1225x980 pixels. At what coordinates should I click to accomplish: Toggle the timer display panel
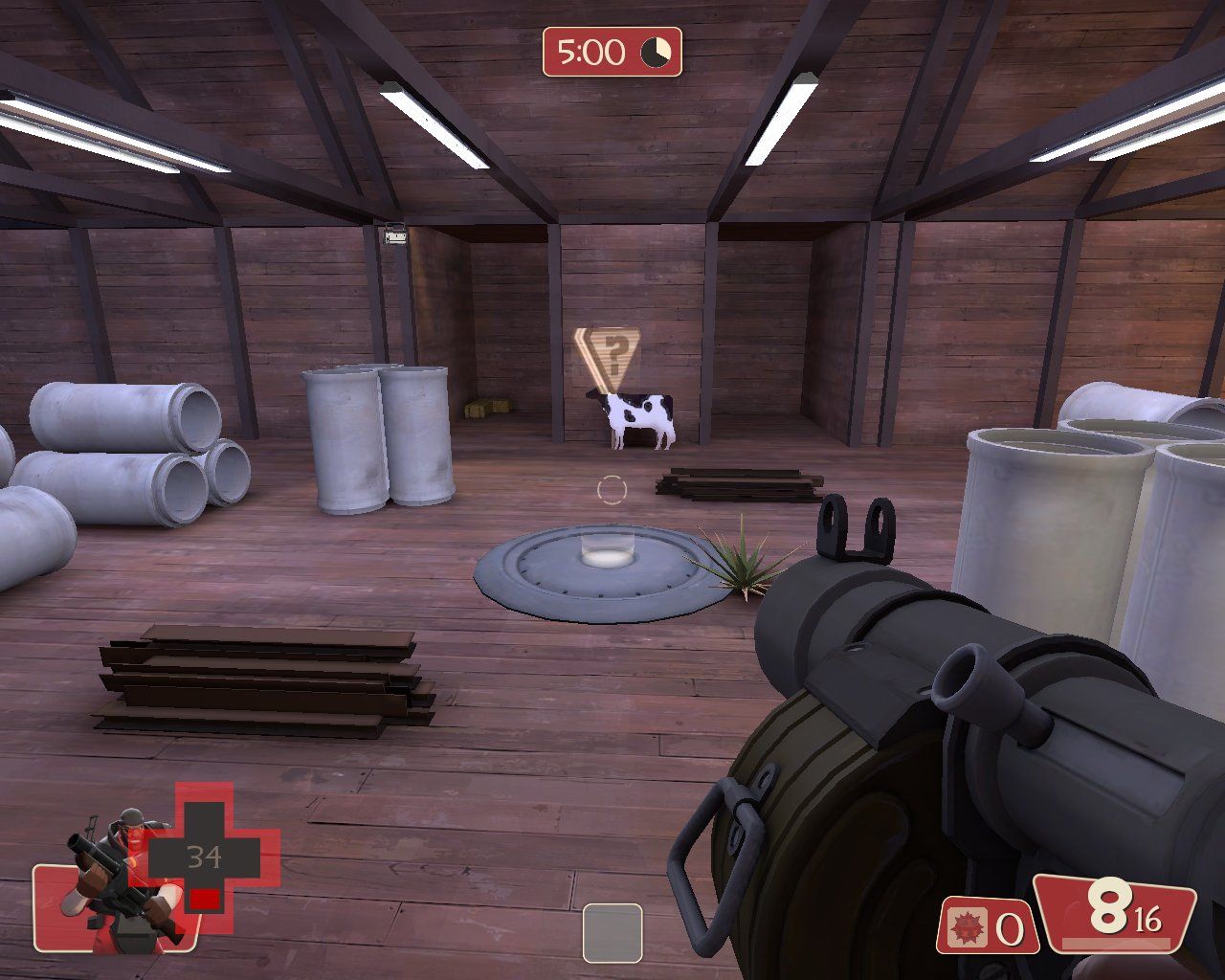(x=612, y=51)
